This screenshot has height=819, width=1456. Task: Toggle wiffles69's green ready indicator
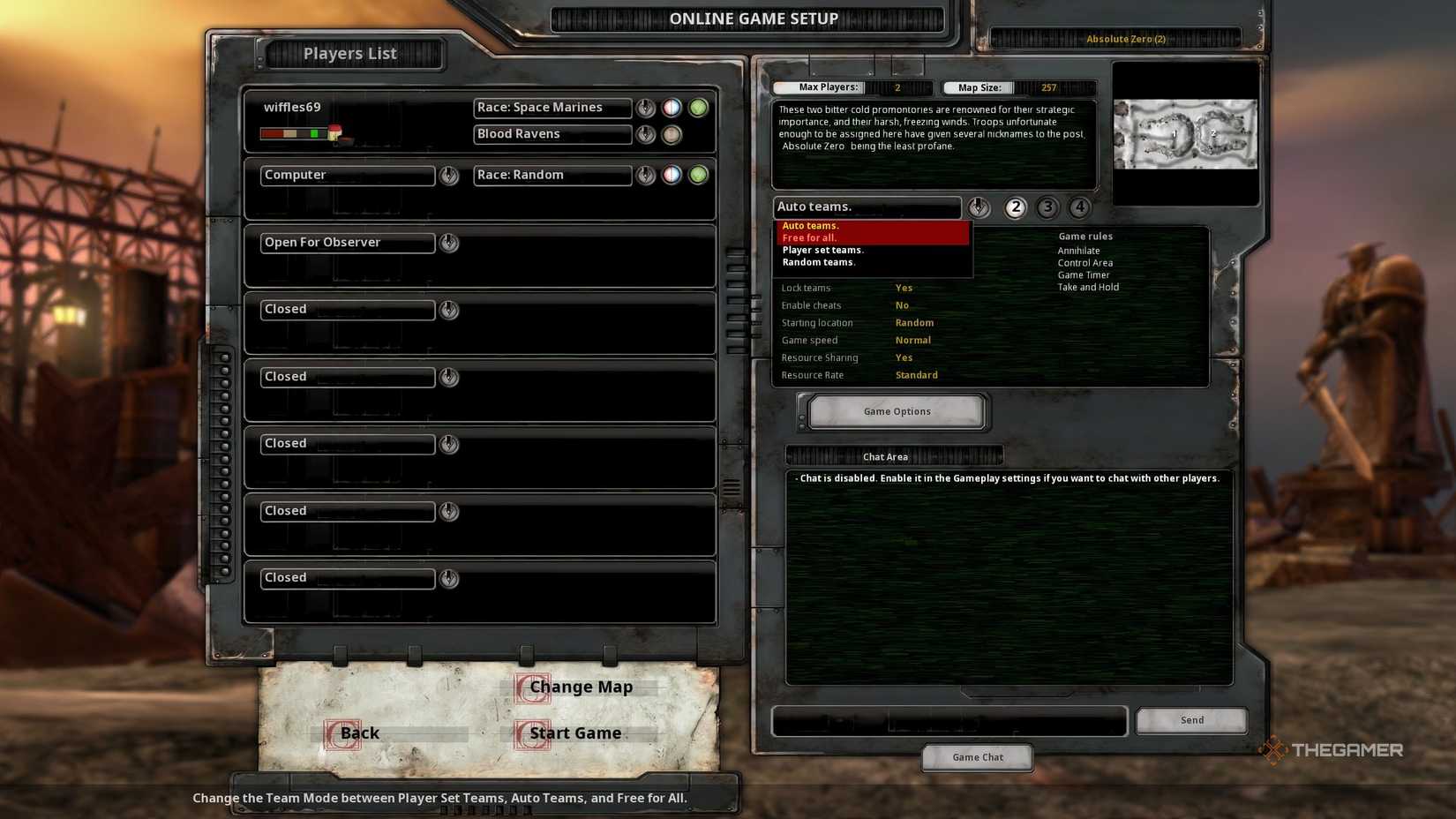[699, 108]
